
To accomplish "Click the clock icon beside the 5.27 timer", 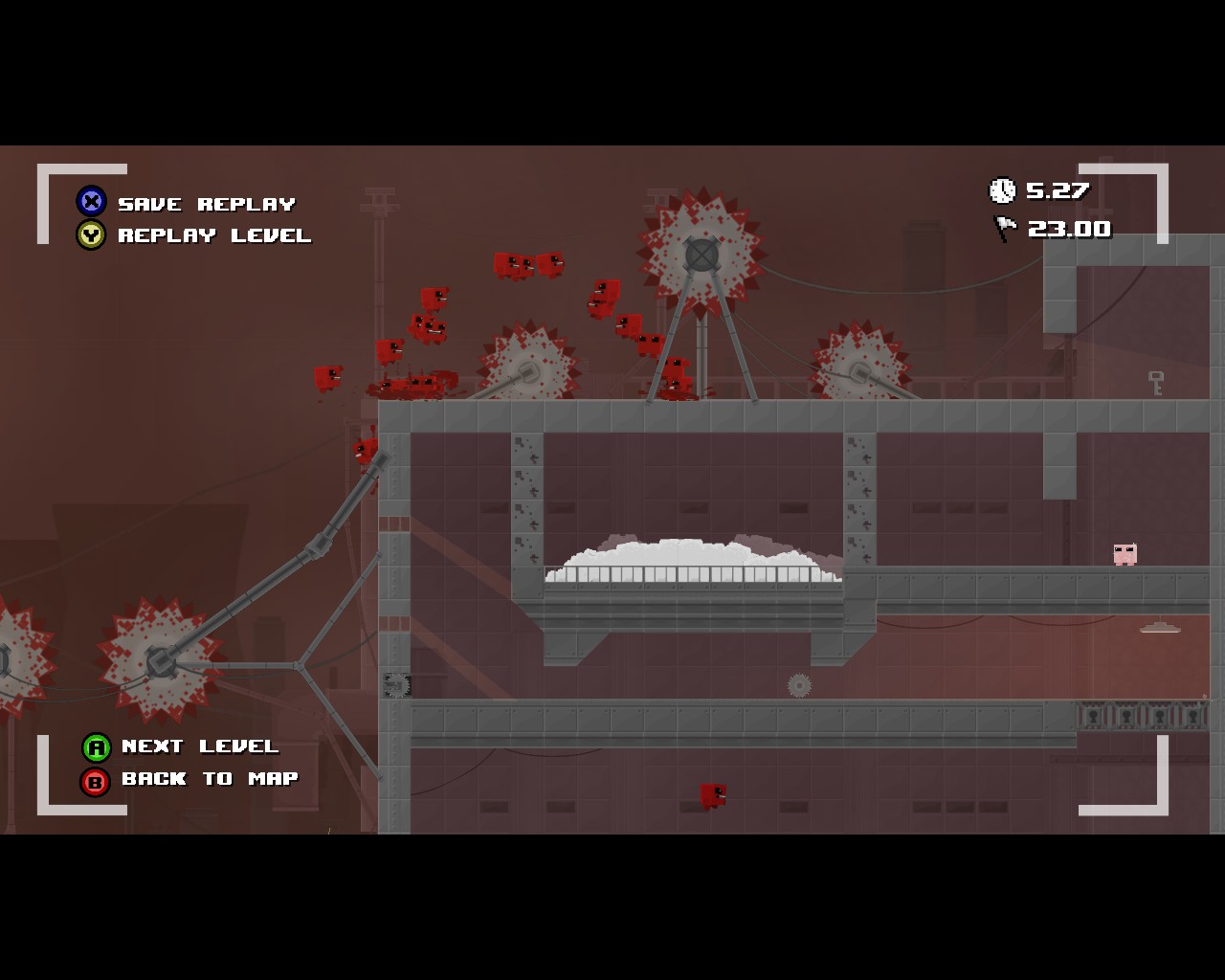I will 1001,190.
